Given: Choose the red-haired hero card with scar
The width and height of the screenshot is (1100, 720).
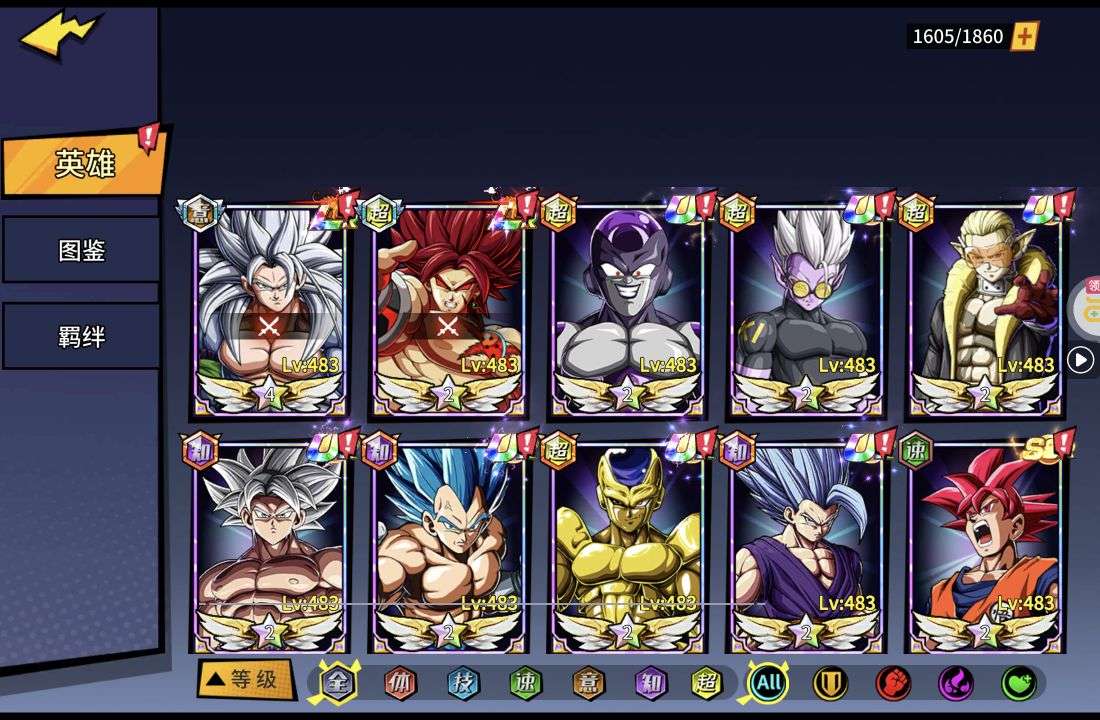Looking at the screenshot, I should [448, 305].
